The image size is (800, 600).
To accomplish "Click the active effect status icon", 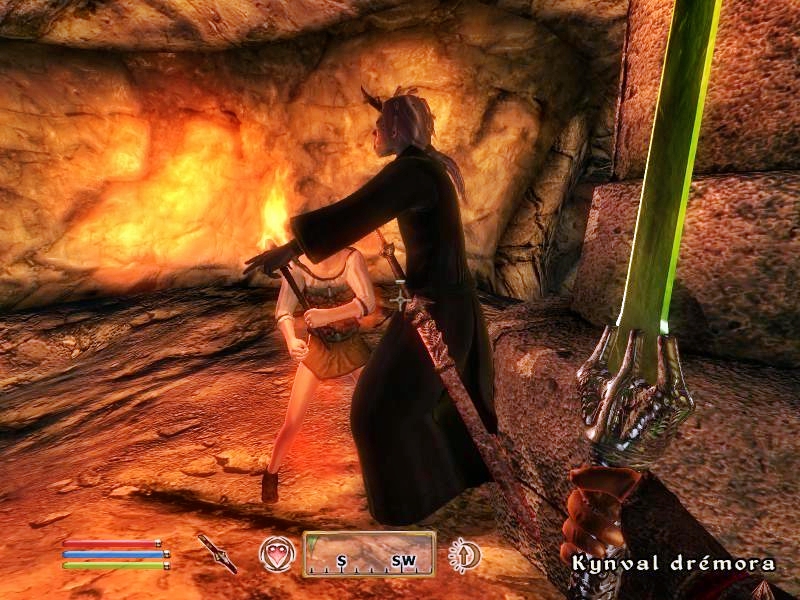I will pyautogui.click(x=465, y=554).
